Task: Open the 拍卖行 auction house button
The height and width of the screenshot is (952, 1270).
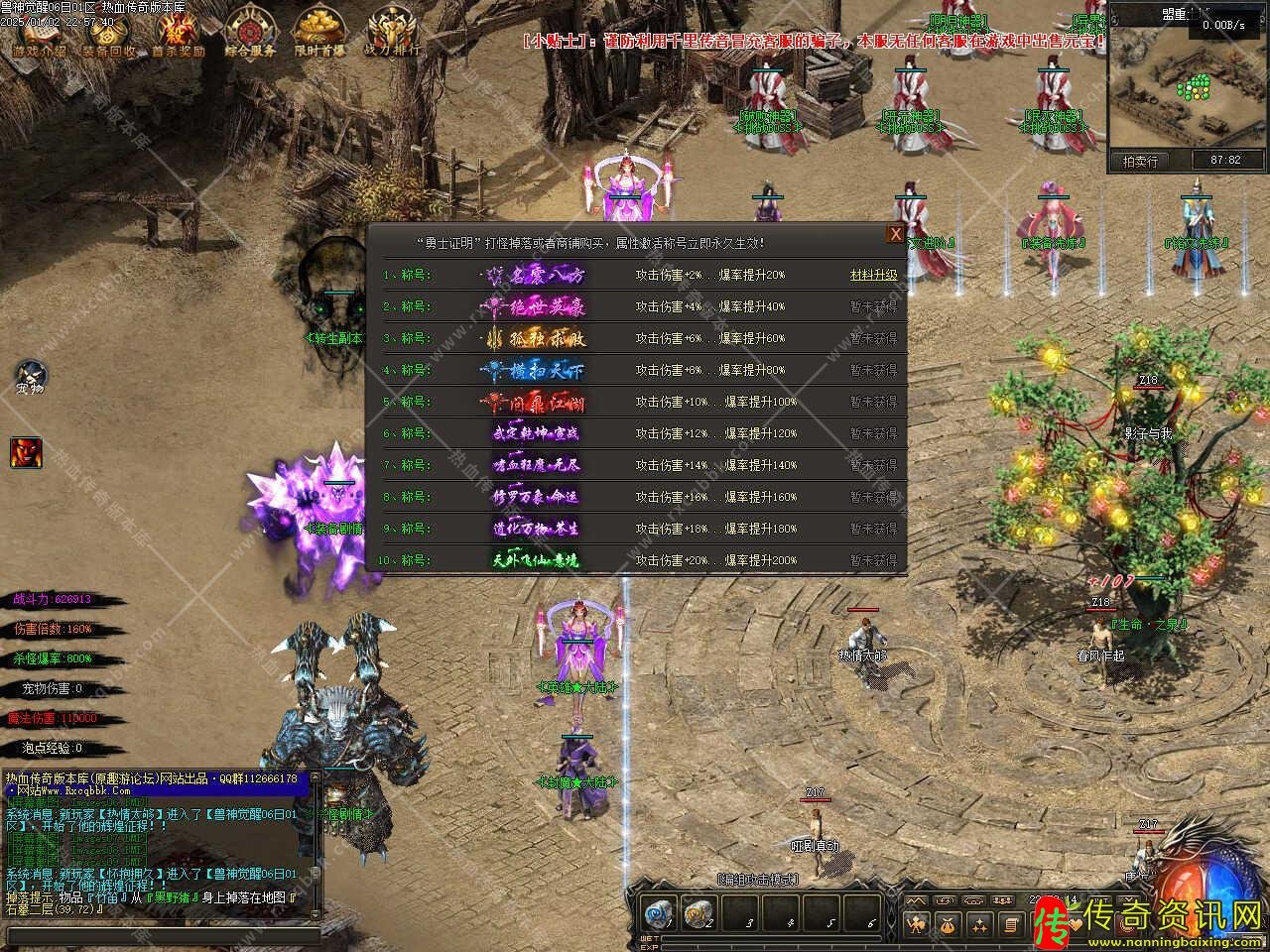Action: [1140, 161]
